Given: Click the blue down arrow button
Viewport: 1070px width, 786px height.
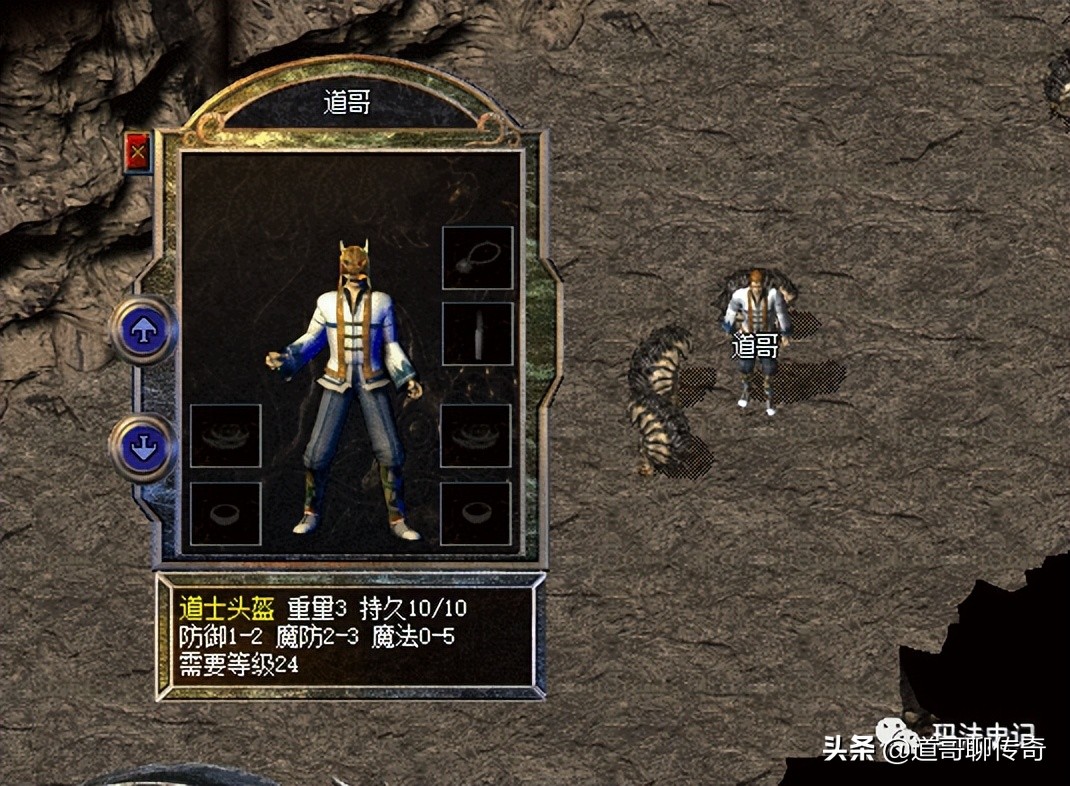Looking at the screenshot, I should coord(144,448).
